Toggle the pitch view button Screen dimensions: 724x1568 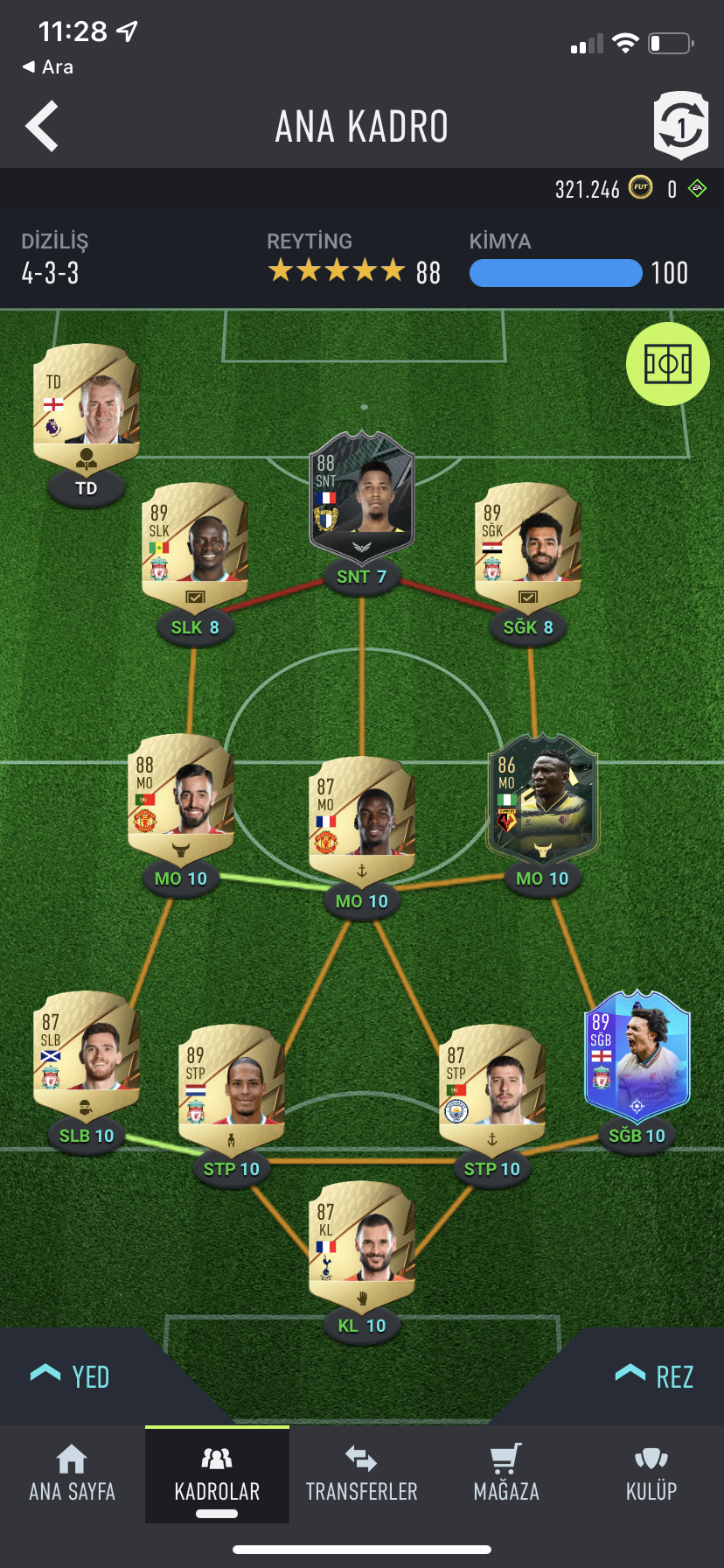point(667,364)
